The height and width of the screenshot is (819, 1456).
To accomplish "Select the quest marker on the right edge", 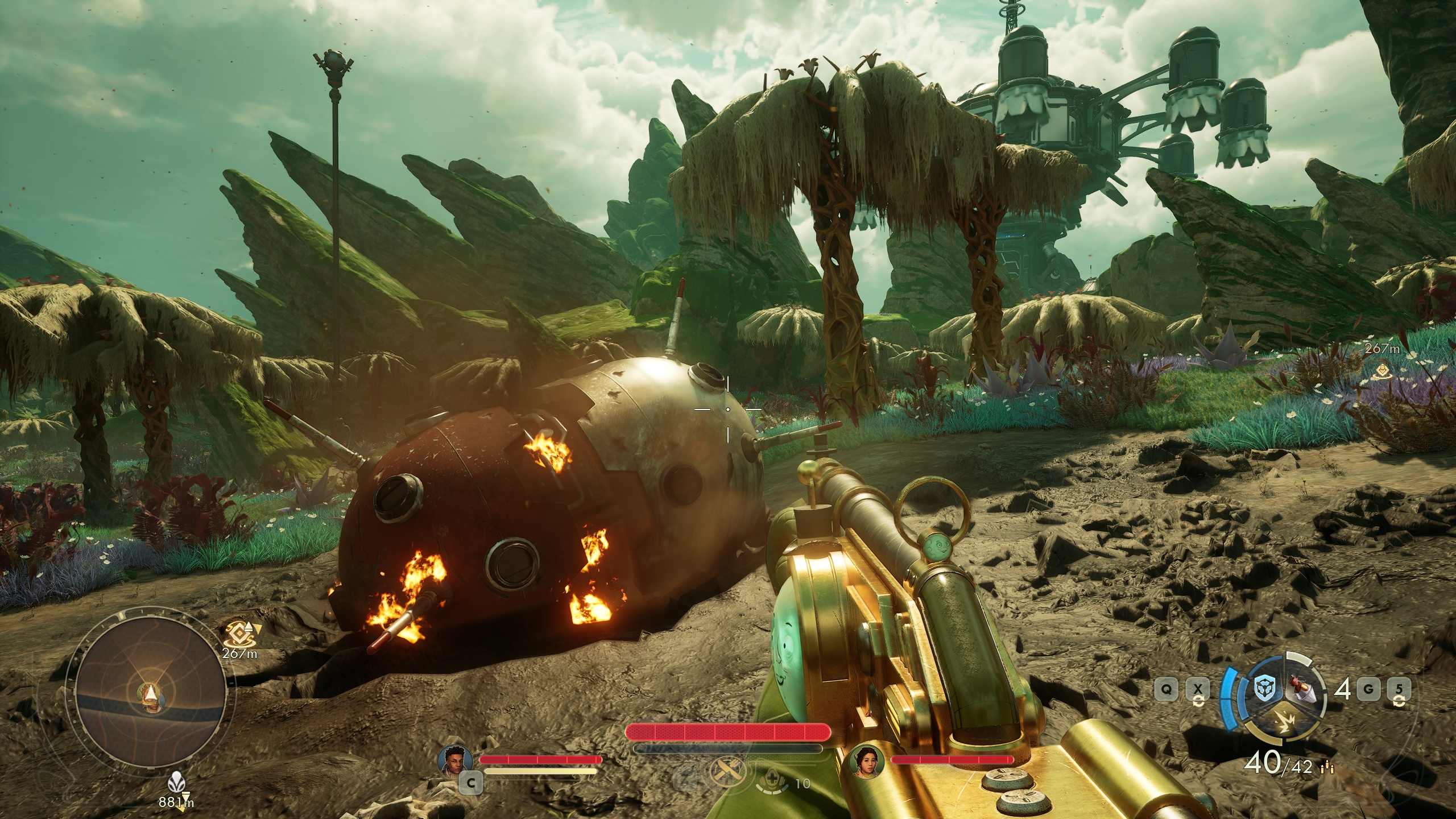I will 1379,372.
